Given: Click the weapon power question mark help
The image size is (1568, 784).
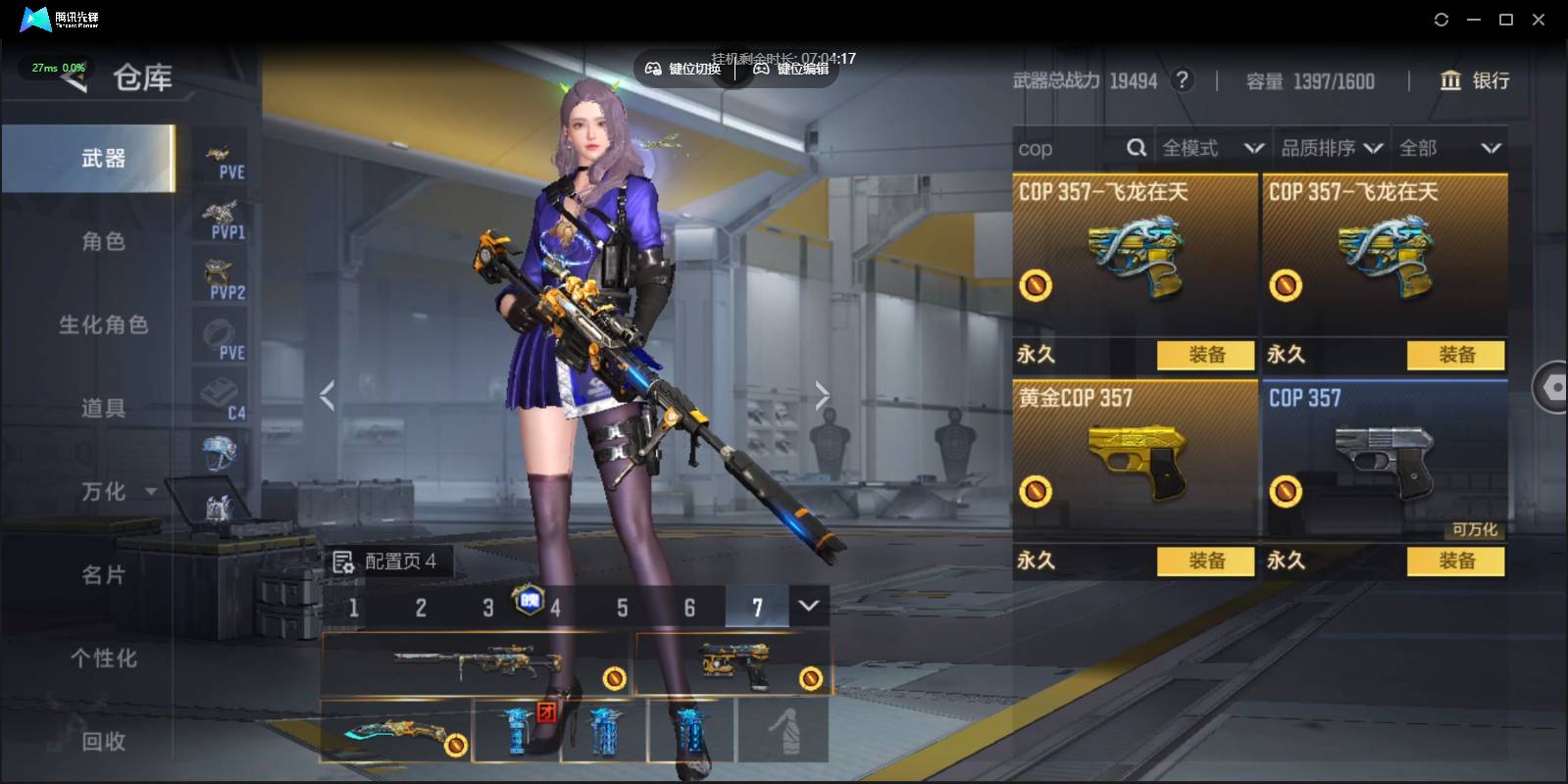Looking at the screenshot, I should pos(1183,80).
